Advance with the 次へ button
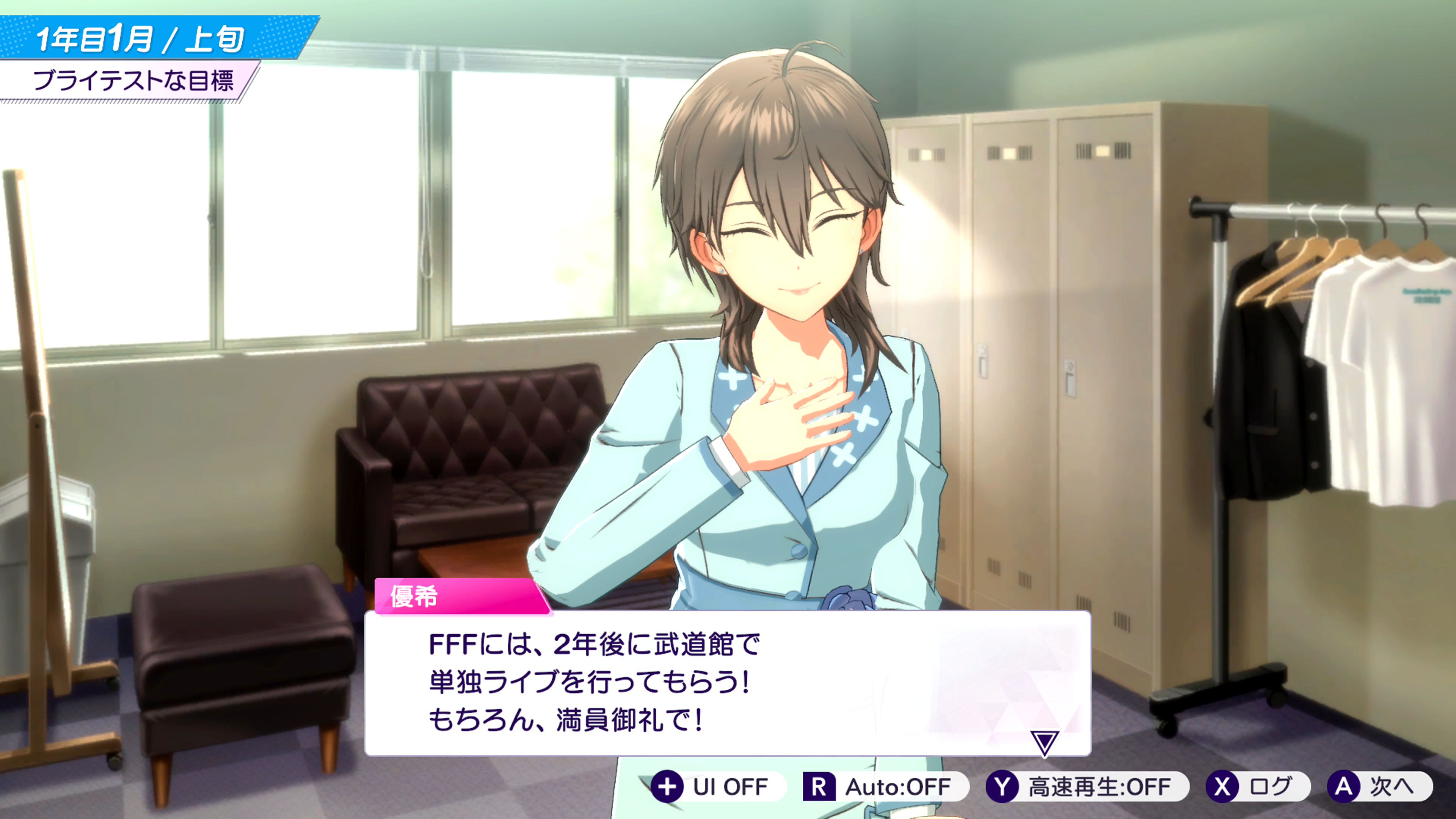 (x=1379, y=786)
